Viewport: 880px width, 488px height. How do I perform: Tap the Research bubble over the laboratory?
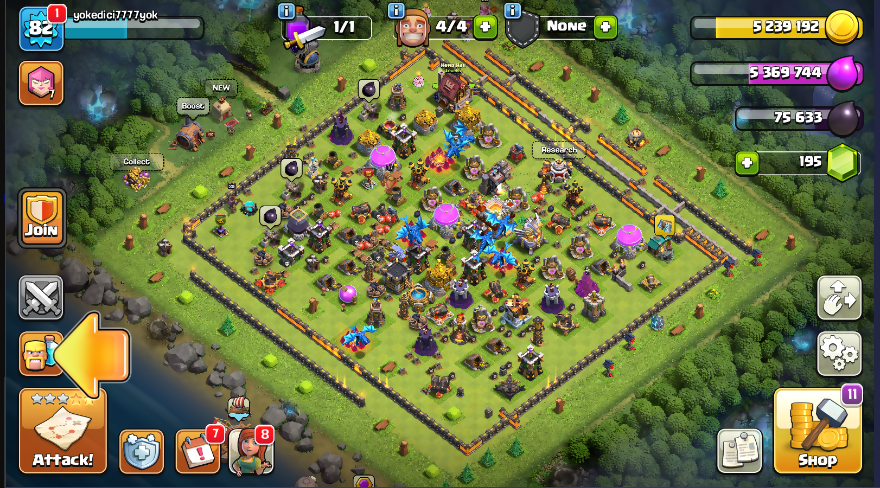[x=558, y=150]
